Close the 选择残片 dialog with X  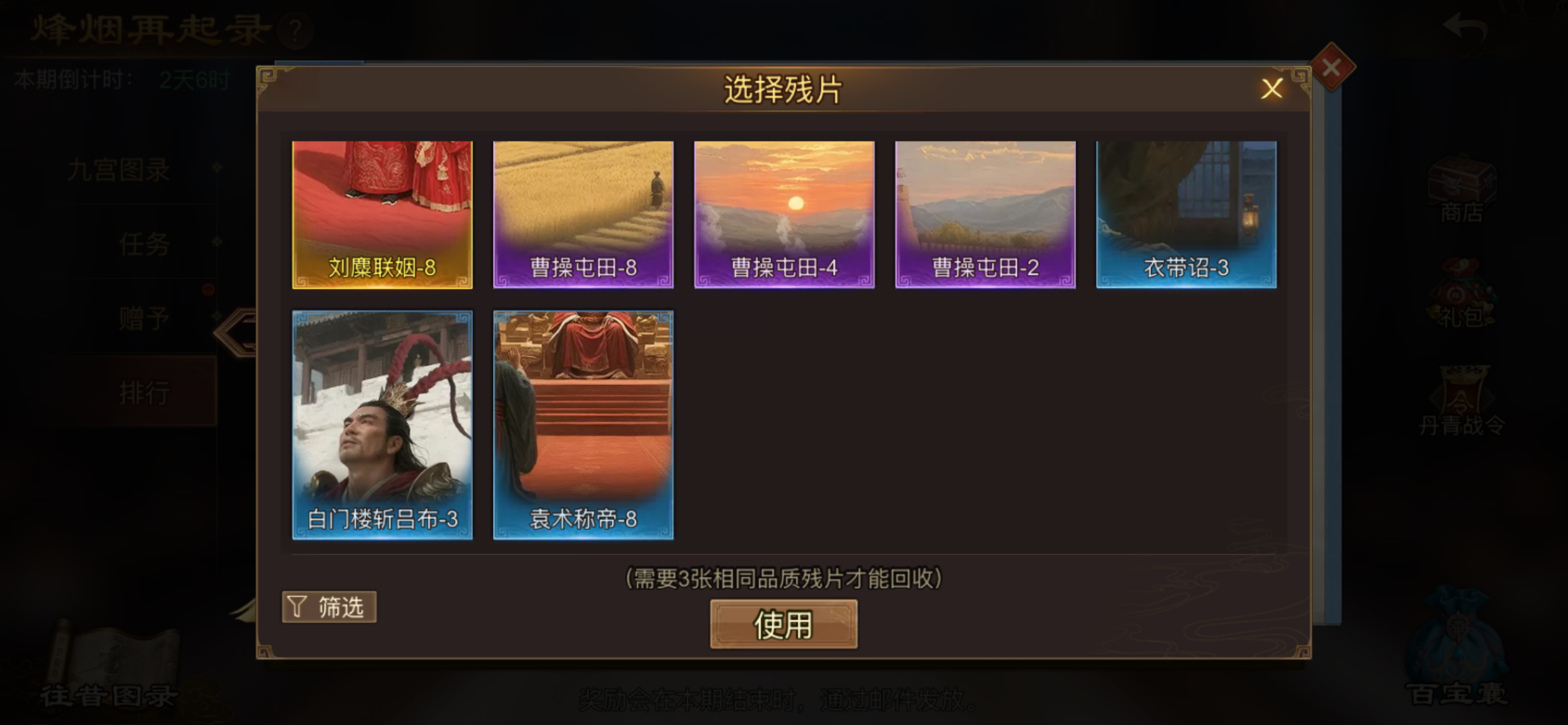click(1271, 89)
